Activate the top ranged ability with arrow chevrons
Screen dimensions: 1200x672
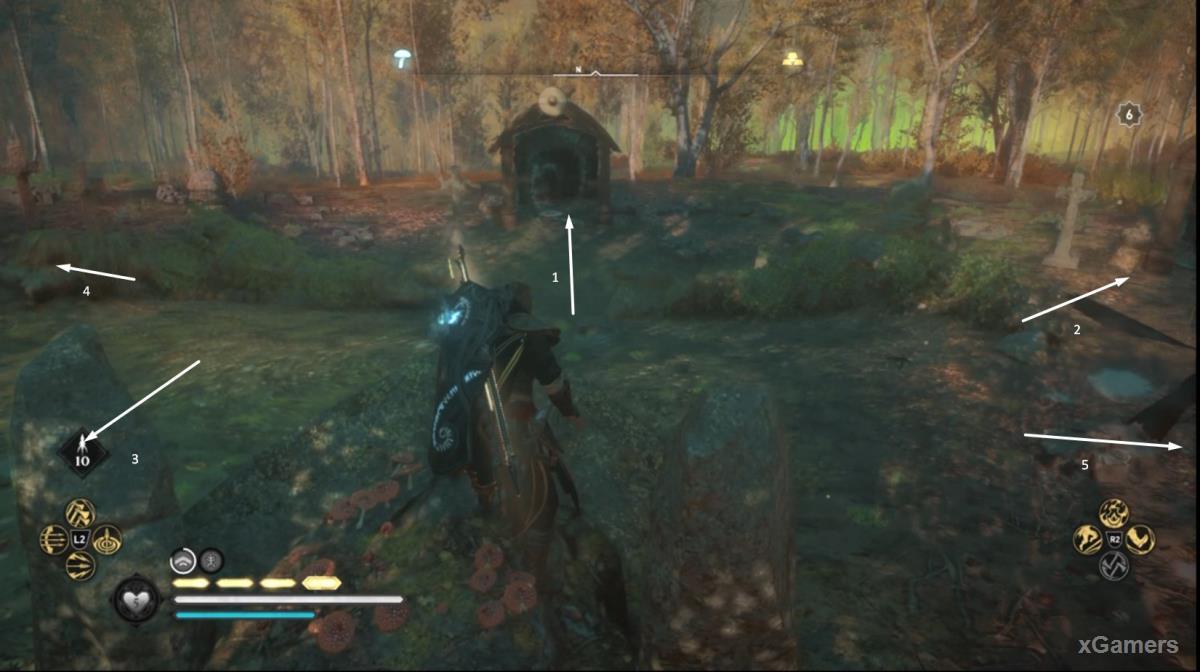(78, 513)
